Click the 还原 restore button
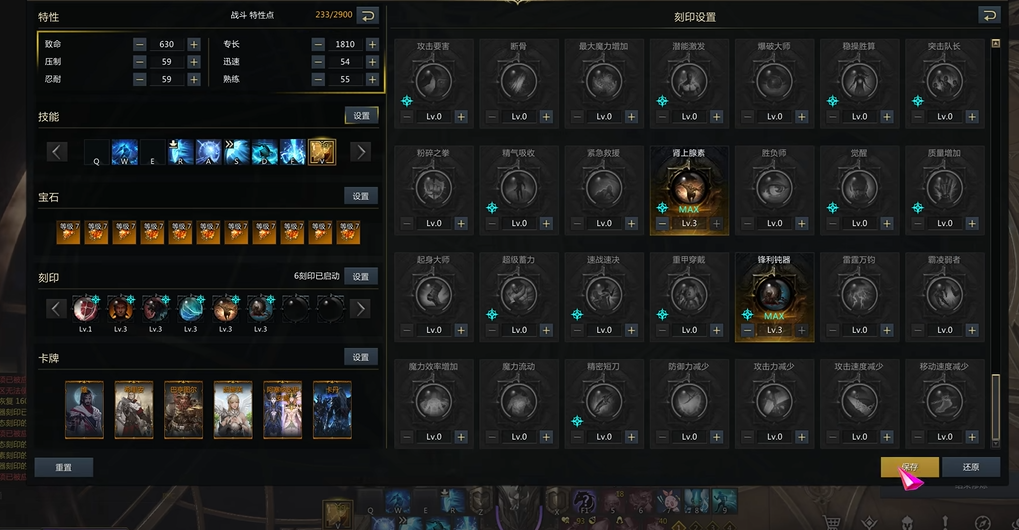 pos(970,467)
